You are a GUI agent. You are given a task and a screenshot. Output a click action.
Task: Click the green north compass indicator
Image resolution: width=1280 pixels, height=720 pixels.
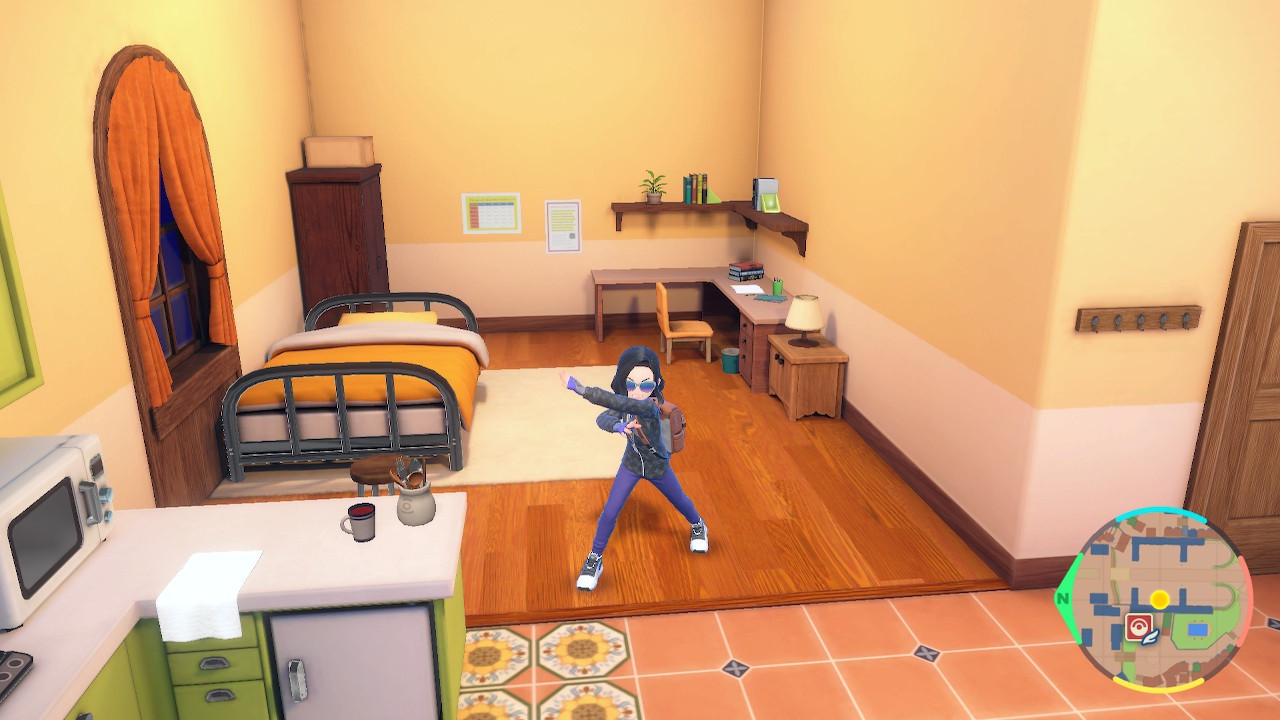[1062, 600]
